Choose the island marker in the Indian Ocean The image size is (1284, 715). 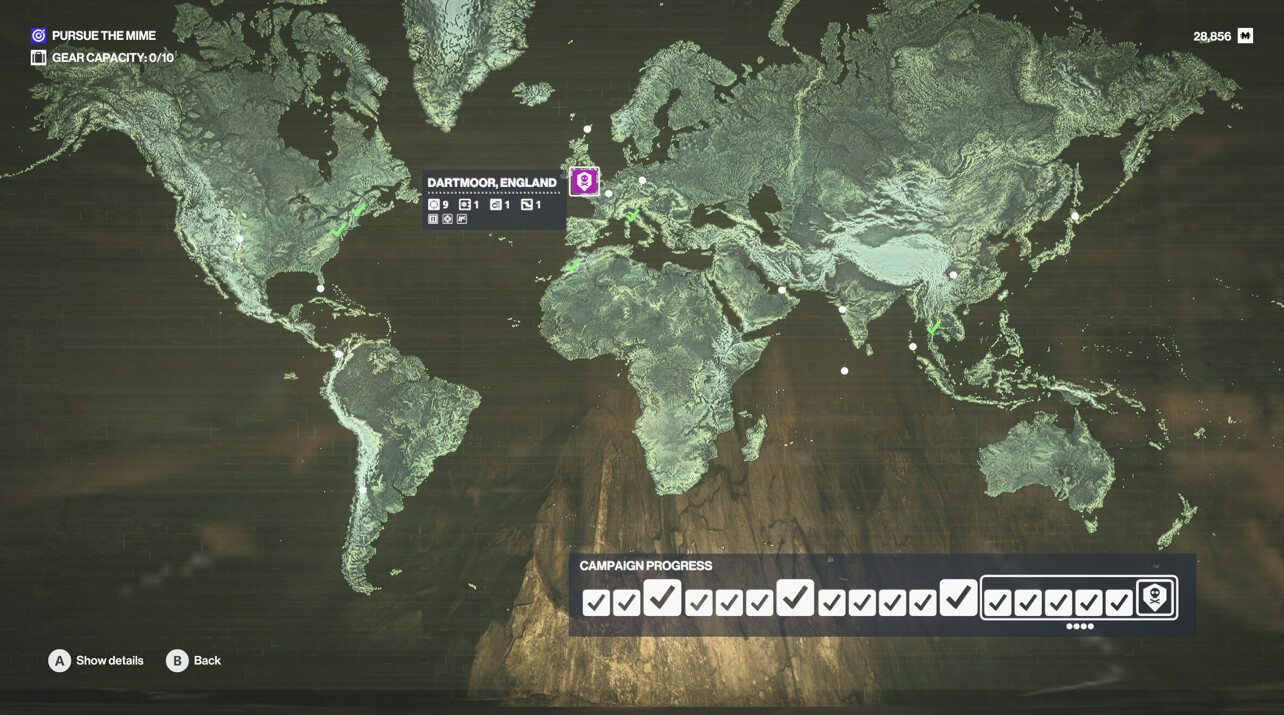point(845,371)
